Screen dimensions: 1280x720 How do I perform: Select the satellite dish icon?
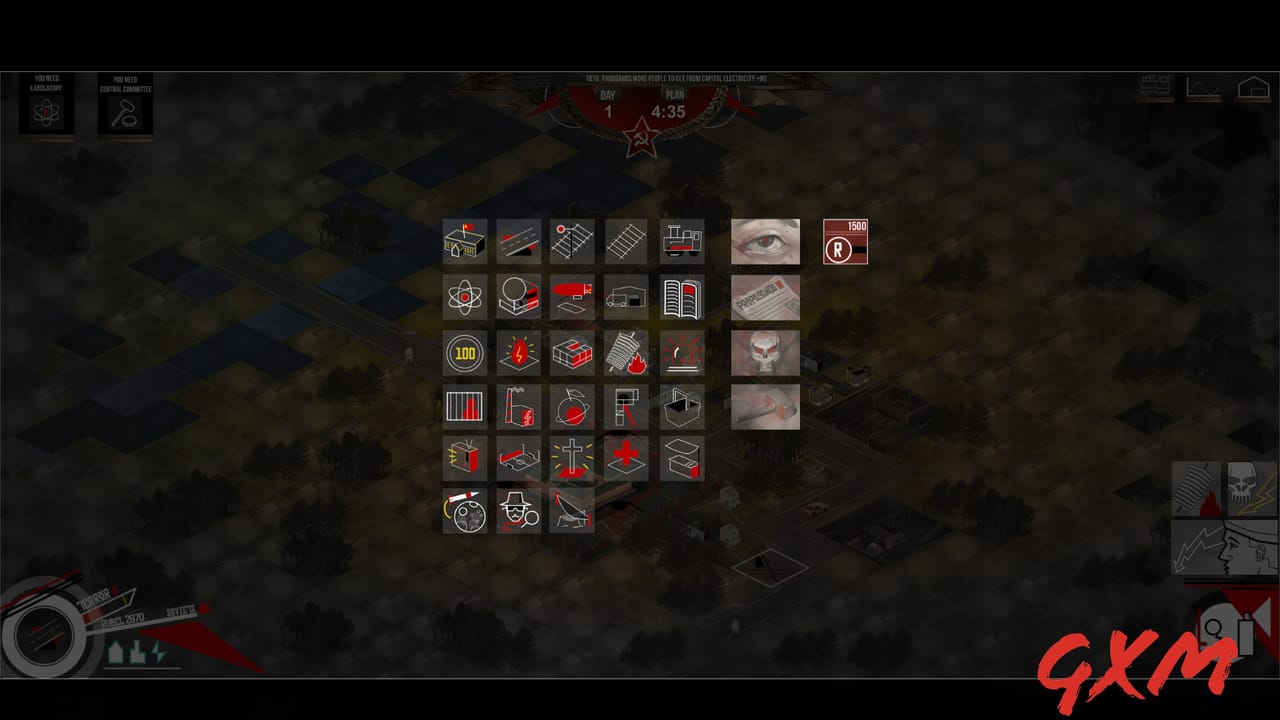pos(572,512)
